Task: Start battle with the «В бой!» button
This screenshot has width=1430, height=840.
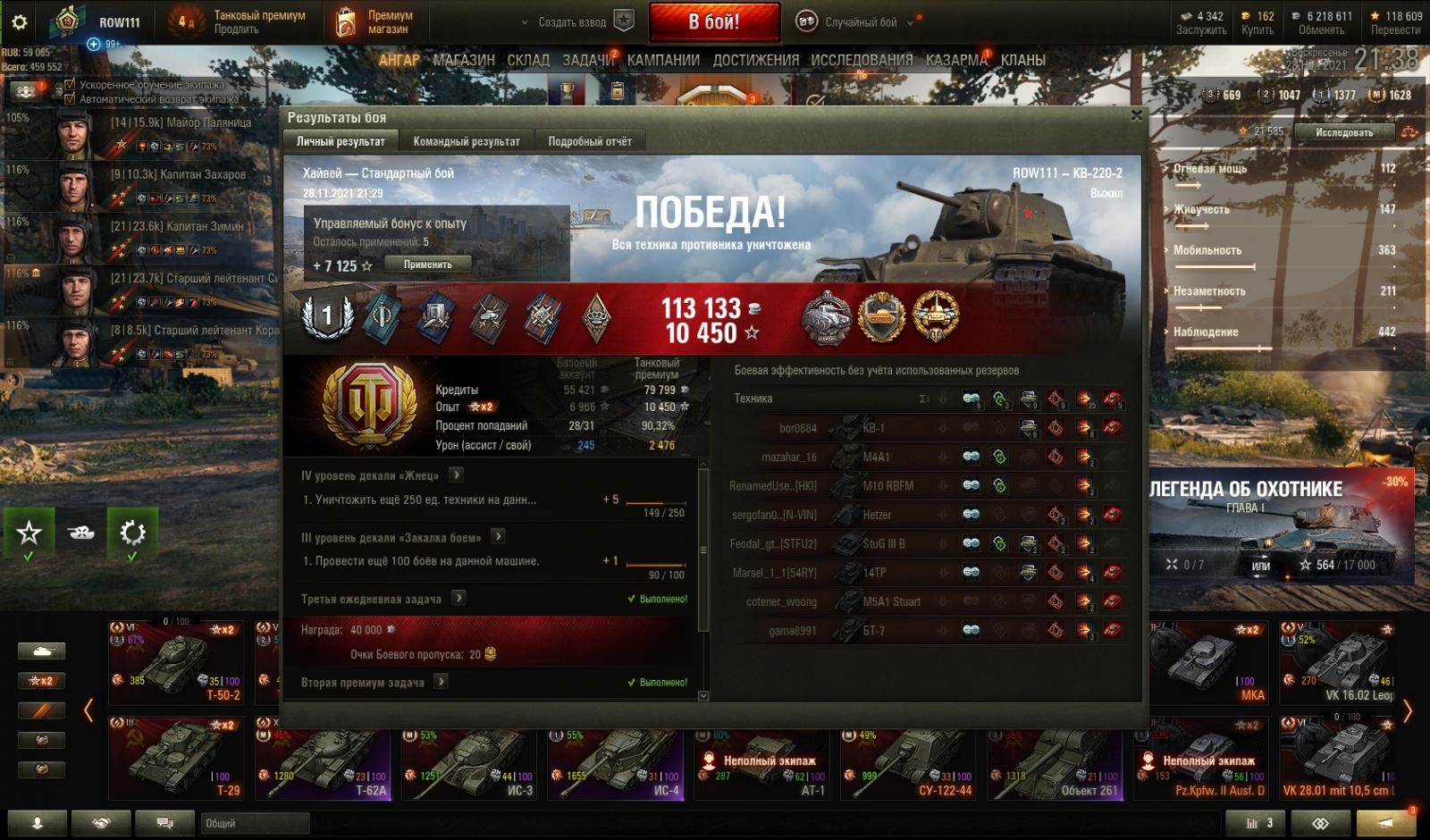Action: (x=714, y=22)
